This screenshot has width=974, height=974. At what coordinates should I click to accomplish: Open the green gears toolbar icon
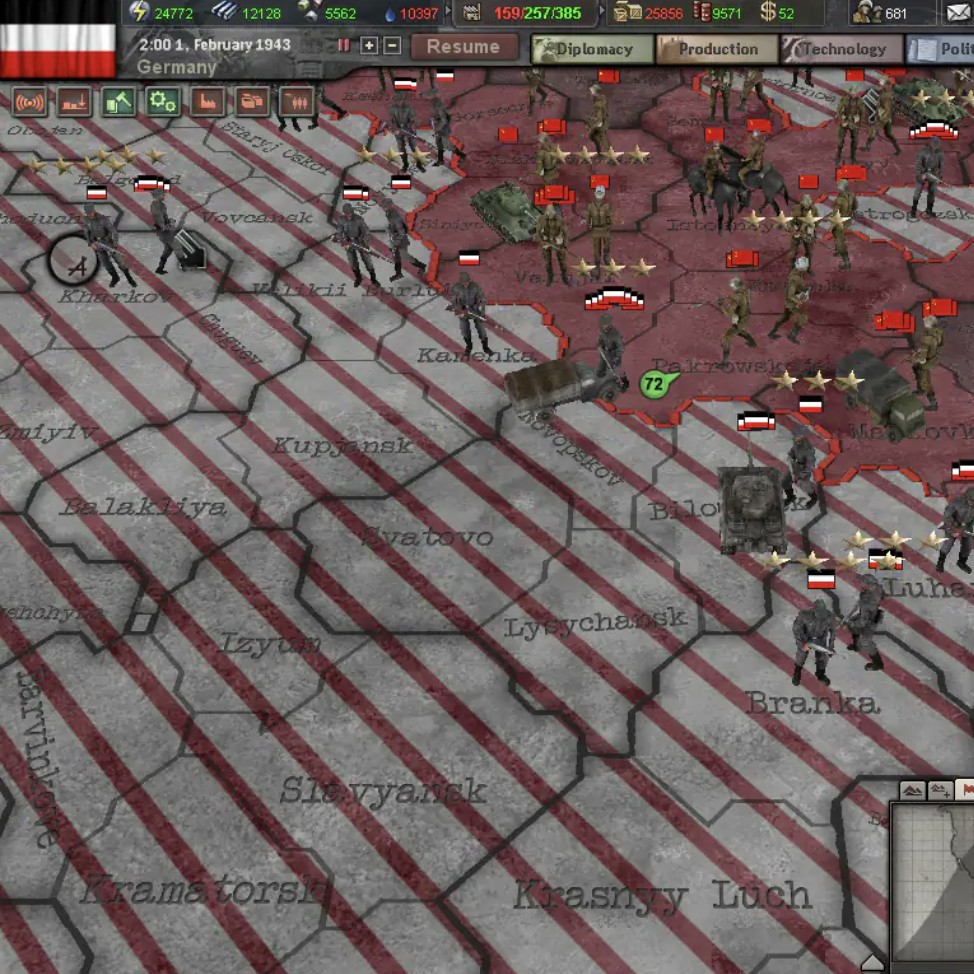pos(162,101)
